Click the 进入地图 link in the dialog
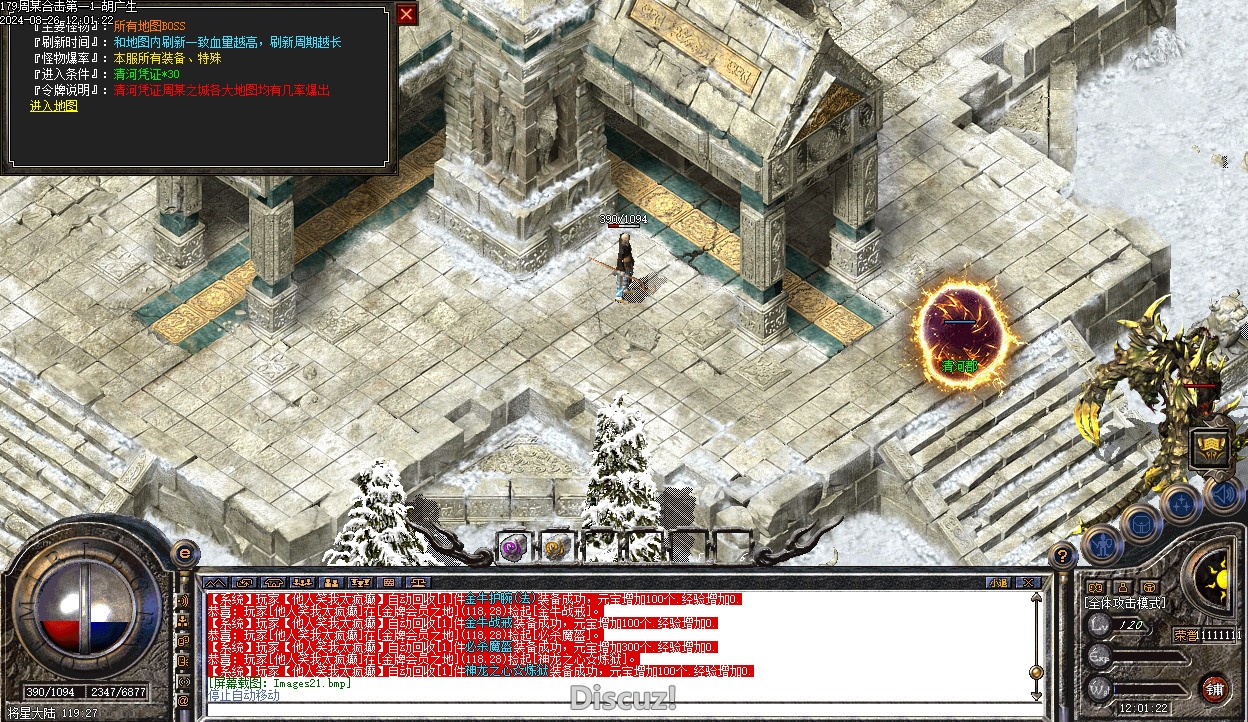 point(53,106)
